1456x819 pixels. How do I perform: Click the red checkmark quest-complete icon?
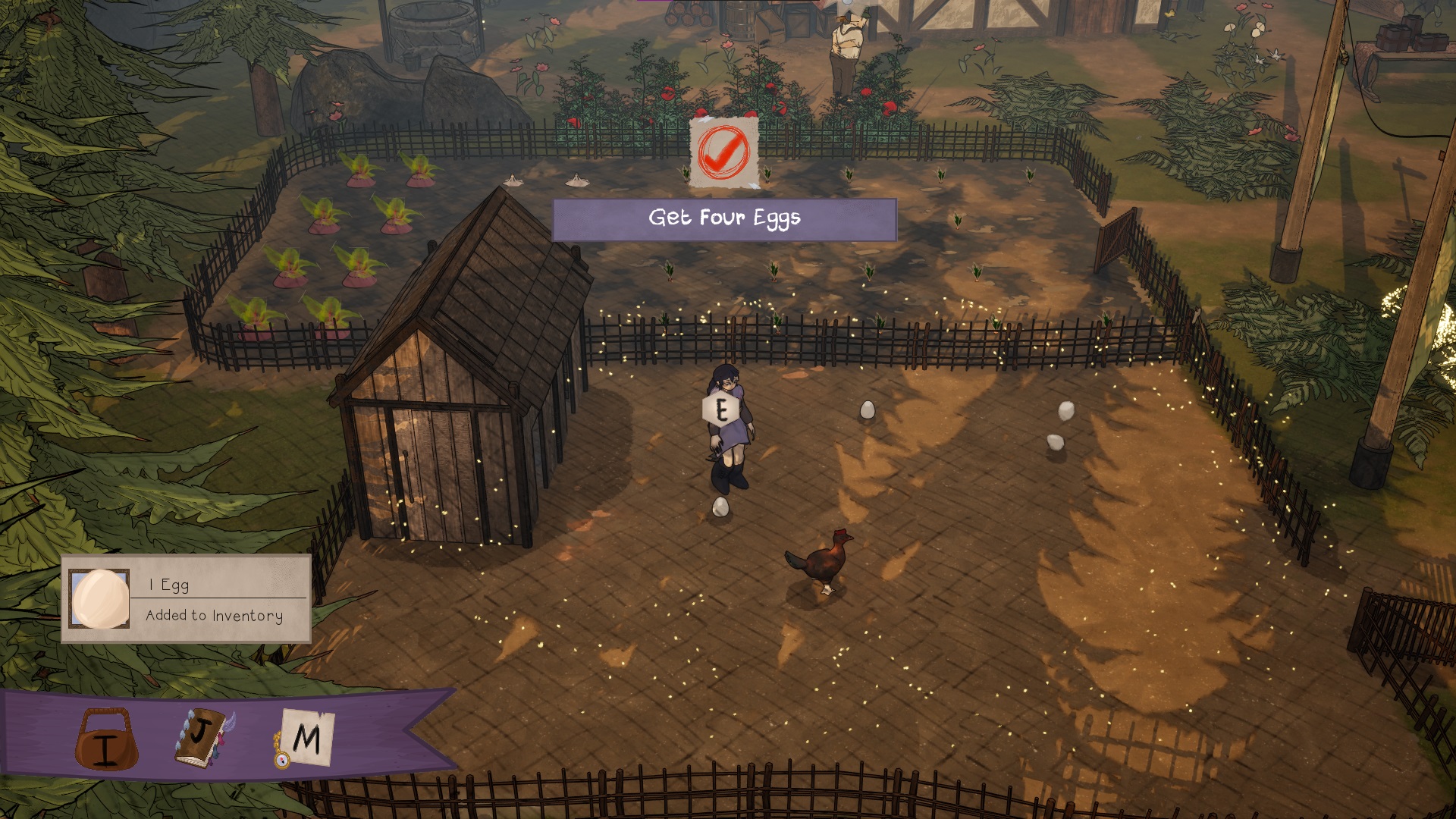tap(723, 152)
